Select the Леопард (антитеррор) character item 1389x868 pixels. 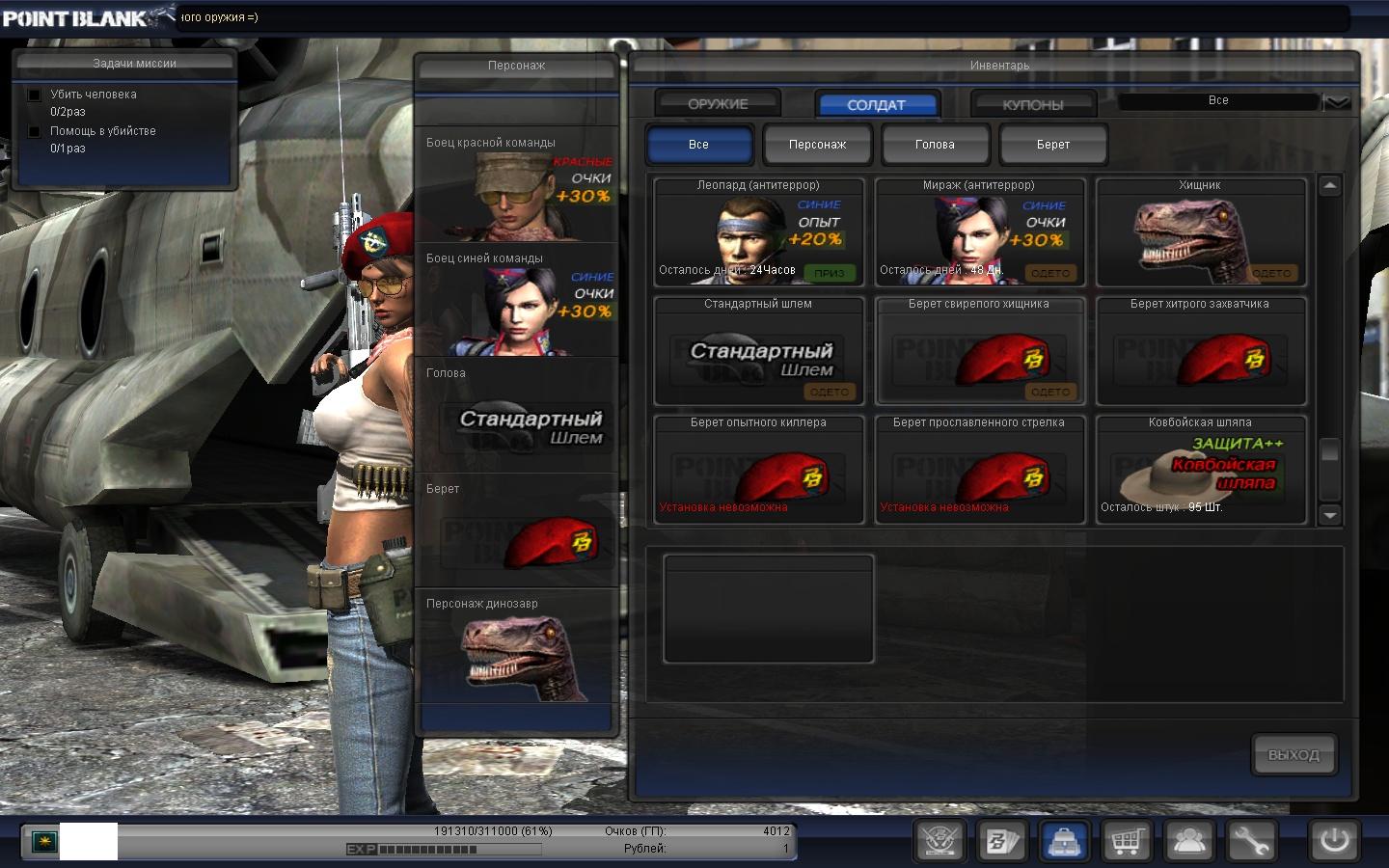click(x=758, y=232)
